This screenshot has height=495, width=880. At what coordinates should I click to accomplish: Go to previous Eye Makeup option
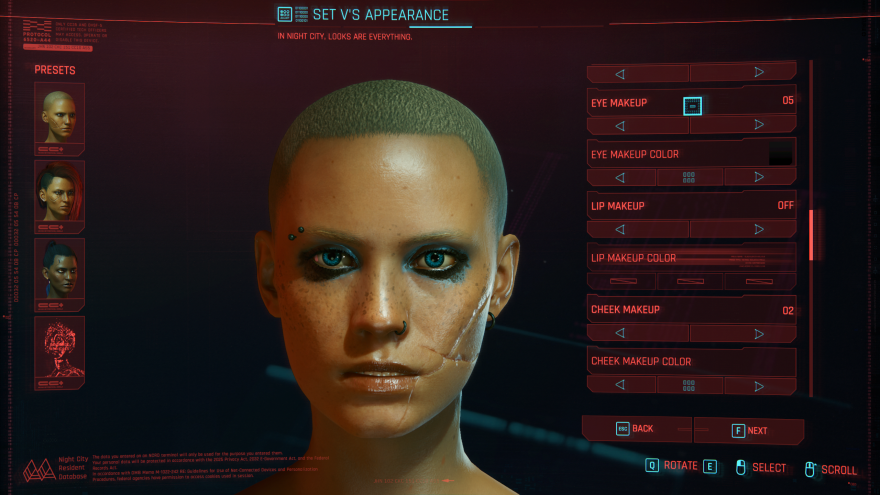point(620,125)
